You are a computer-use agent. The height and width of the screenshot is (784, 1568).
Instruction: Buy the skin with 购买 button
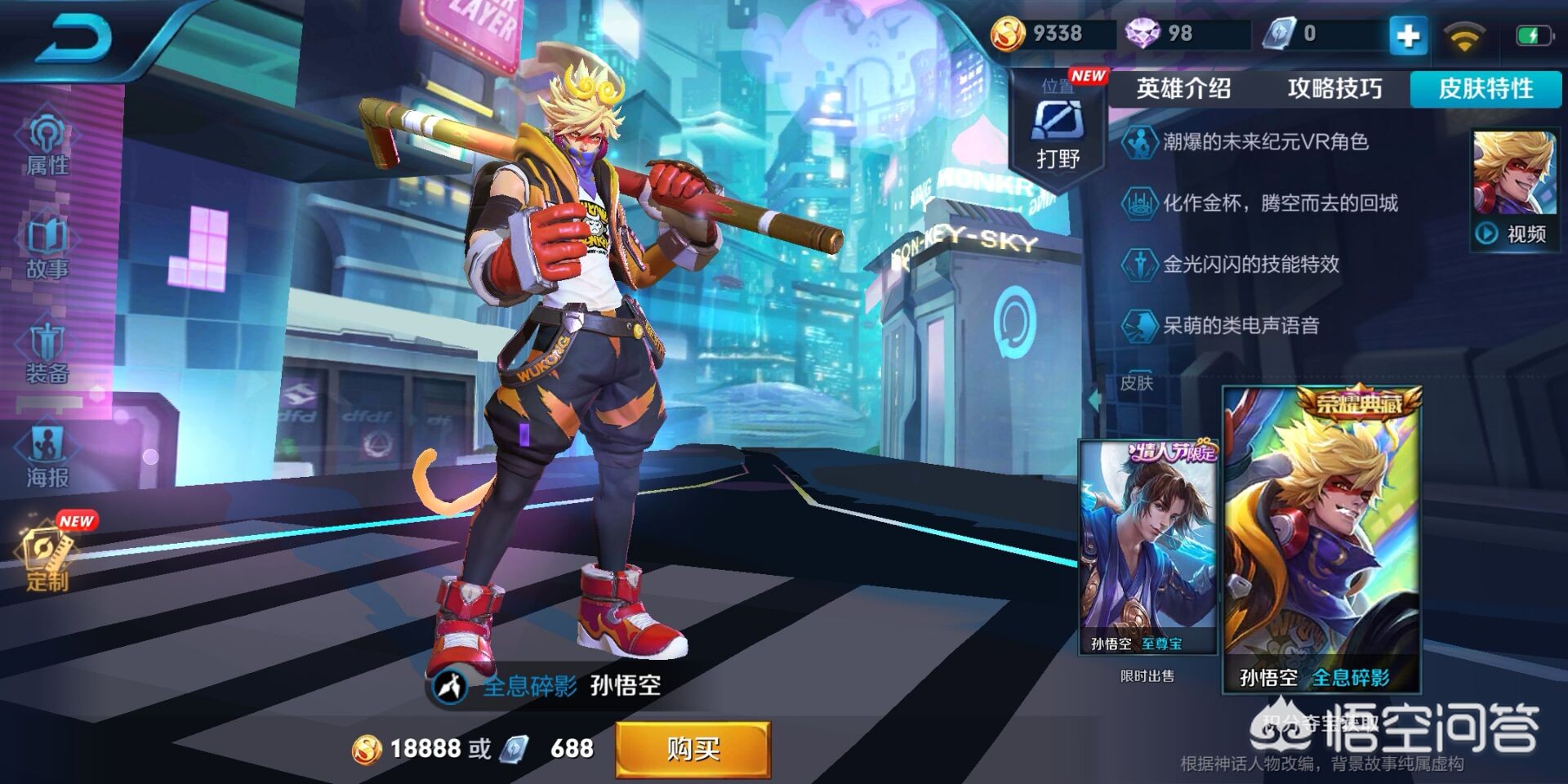pos(693,748)
